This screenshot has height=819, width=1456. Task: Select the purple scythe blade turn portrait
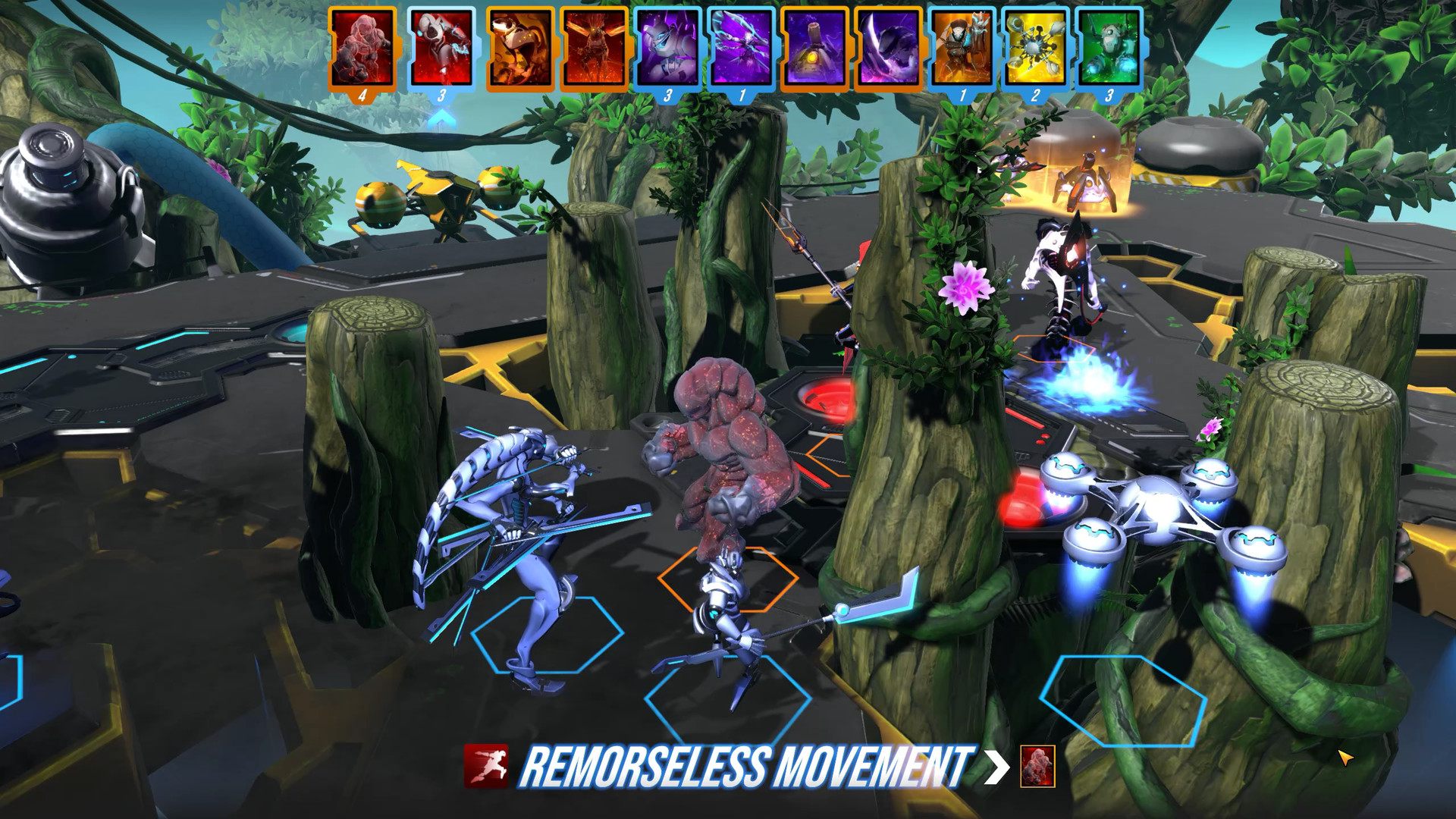pos(889,49)
